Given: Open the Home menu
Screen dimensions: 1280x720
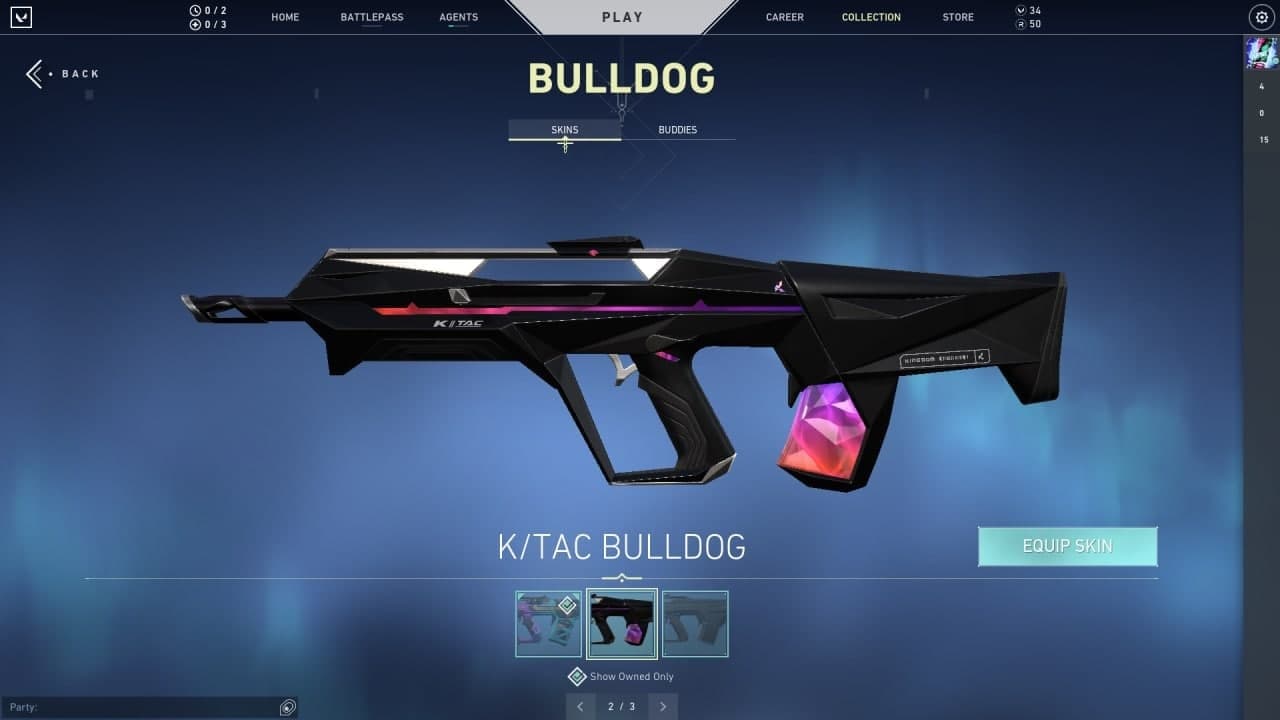Looking at the screenshot, I should pyautogui.click(x=285, y=17).
